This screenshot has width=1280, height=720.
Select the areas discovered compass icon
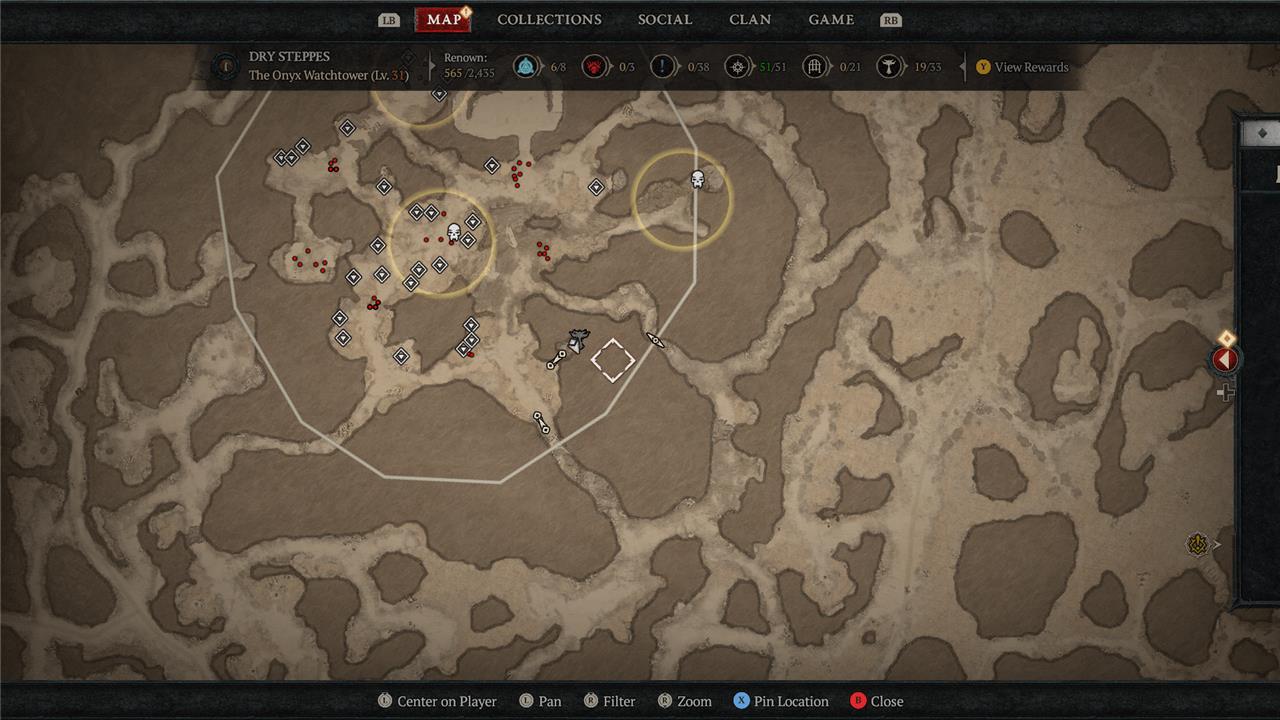coord(736,67)
